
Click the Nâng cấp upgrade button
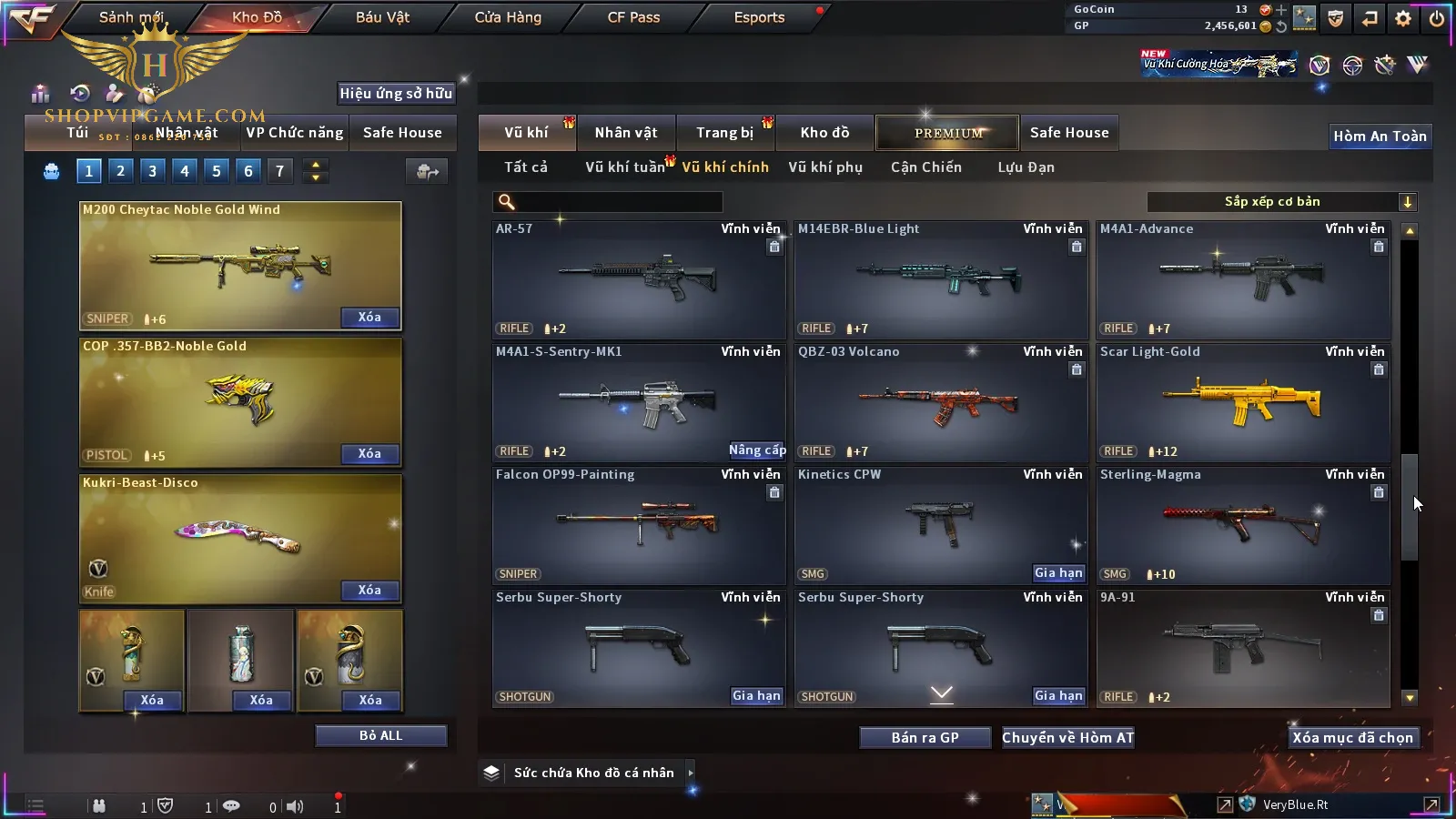756,450
